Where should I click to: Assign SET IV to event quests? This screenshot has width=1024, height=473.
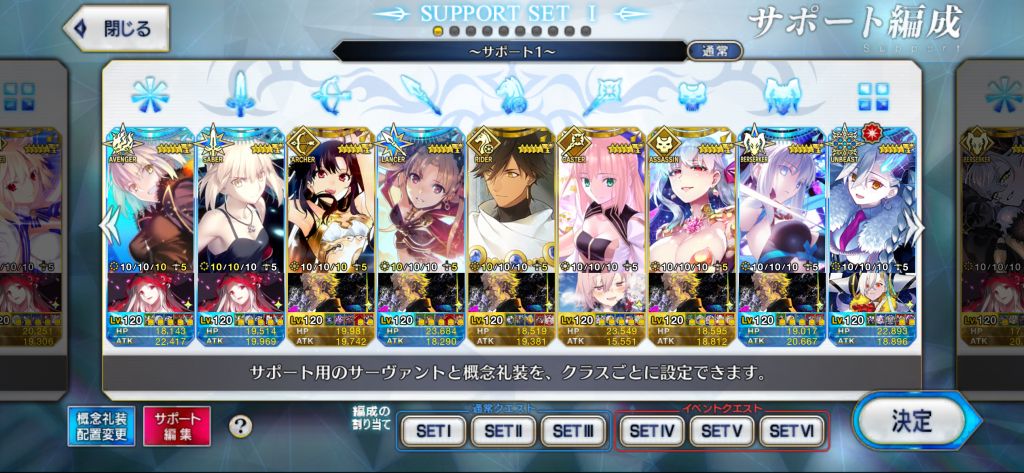click(652, 431)
